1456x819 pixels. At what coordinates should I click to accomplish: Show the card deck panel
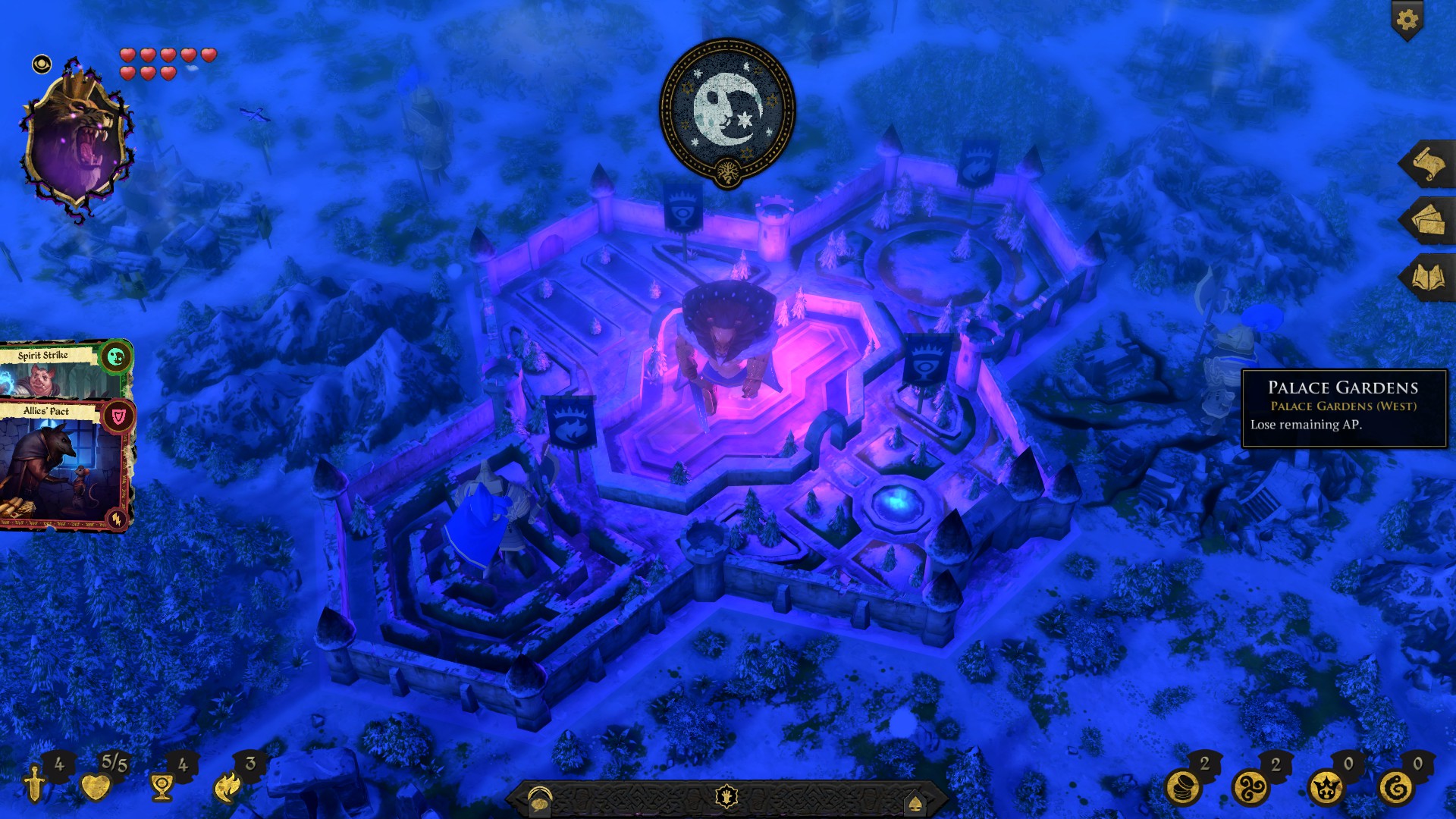click(1427, 221)
